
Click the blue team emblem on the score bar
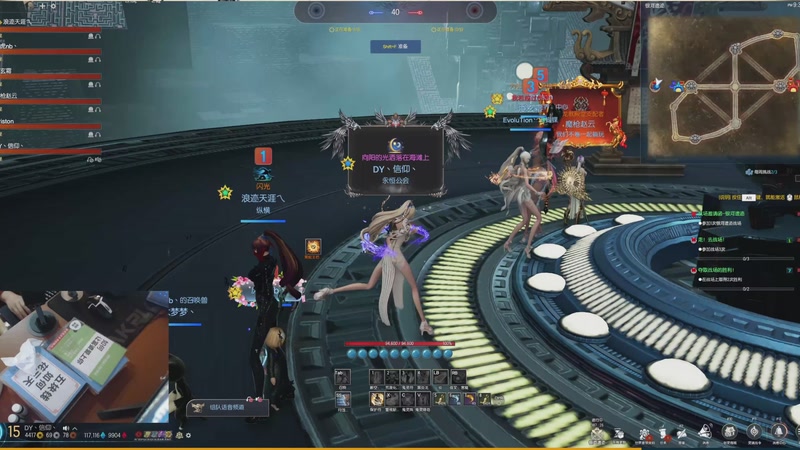(x=316, y=11)
